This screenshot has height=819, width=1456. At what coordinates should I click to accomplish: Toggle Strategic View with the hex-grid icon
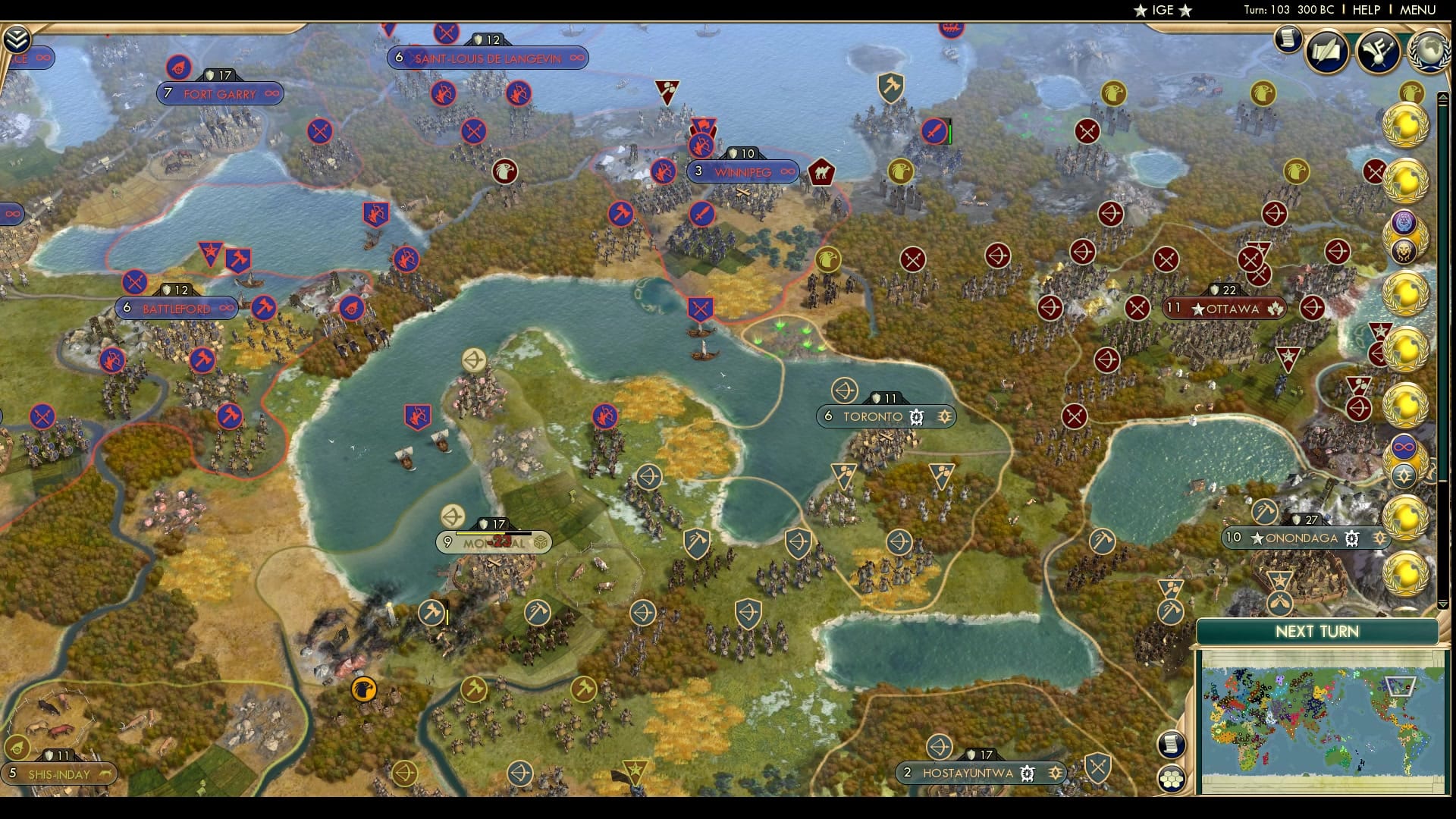point(1170,778)
